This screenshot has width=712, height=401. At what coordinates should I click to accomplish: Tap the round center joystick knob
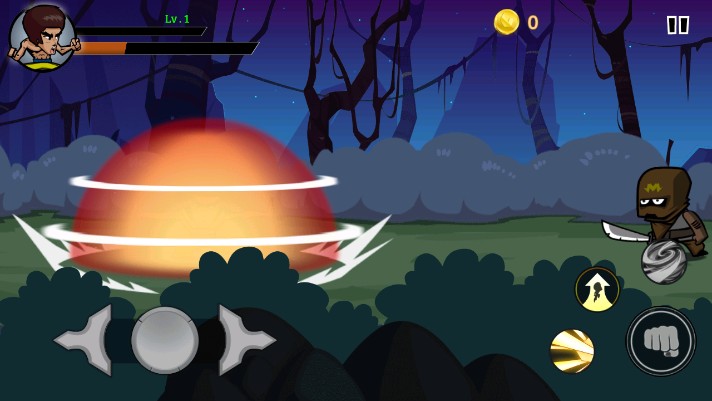[x=165, y=340]
